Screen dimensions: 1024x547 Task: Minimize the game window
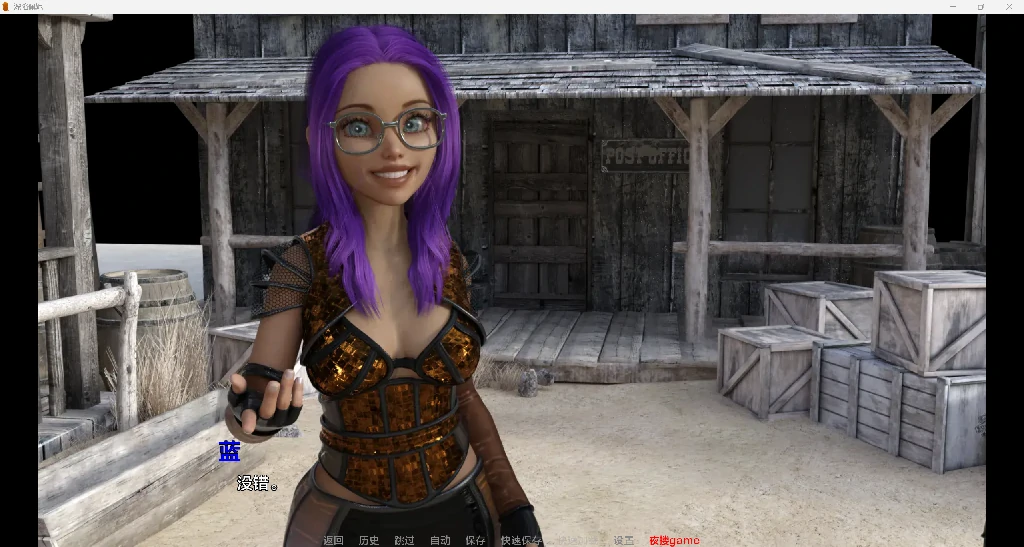point(951,7)
